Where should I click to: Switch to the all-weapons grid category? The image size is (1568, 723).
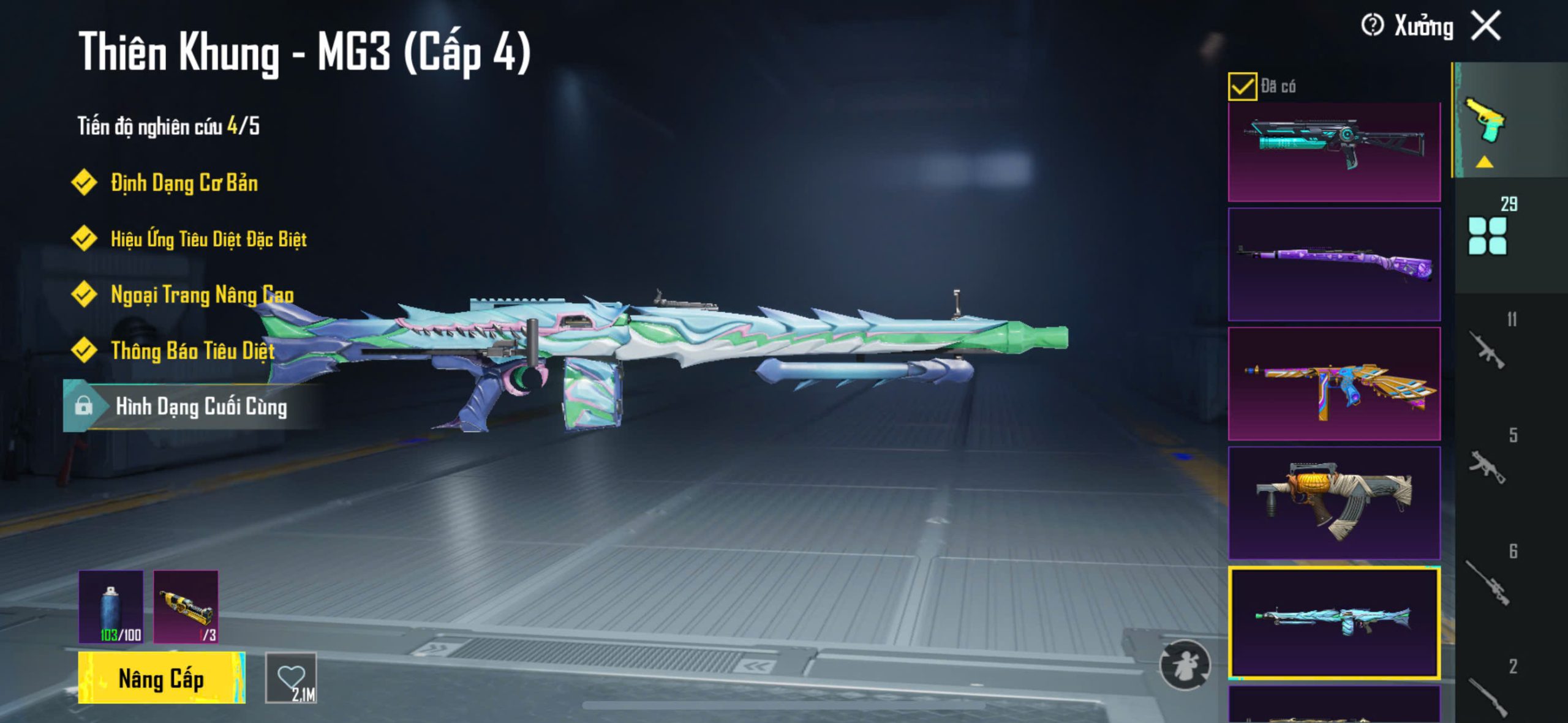pos(1487,235)
